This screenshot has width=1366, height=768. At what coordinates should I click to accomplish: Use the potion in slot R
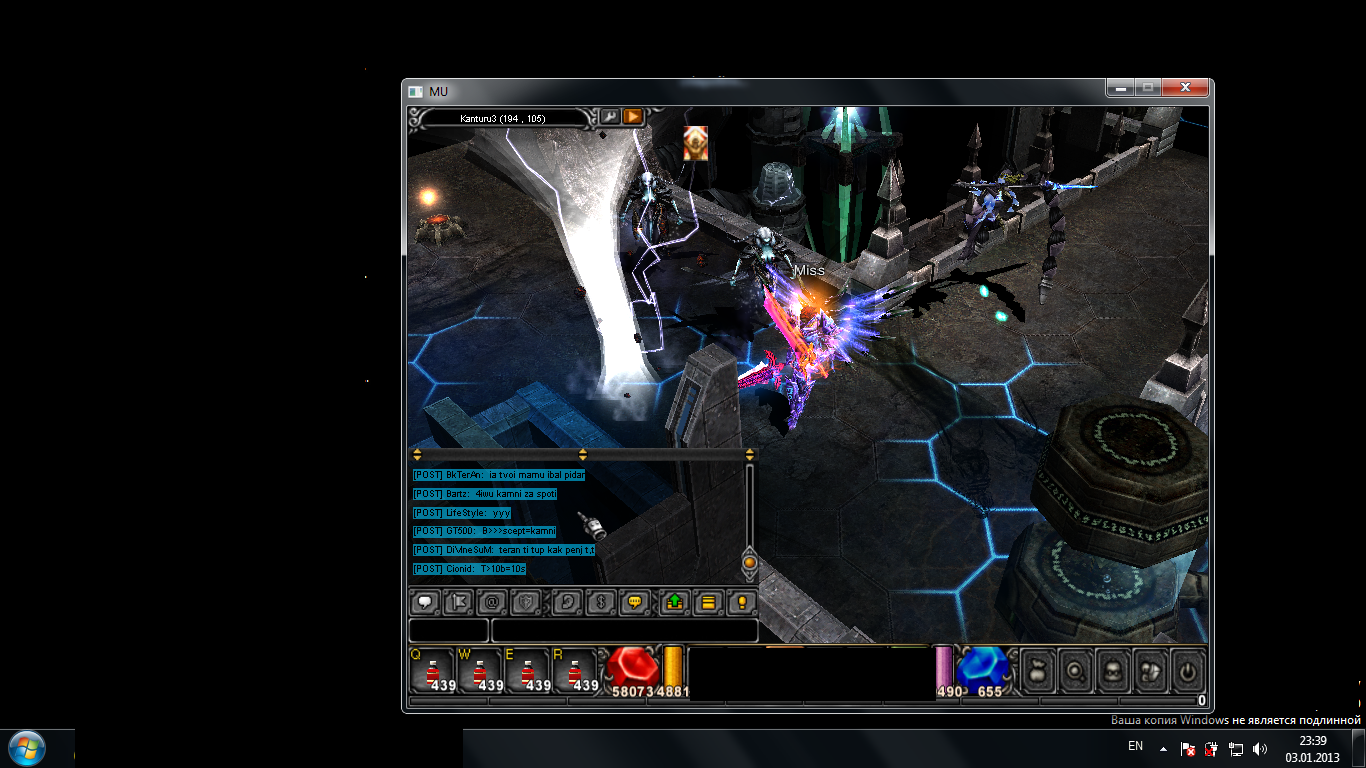(575, 670)
